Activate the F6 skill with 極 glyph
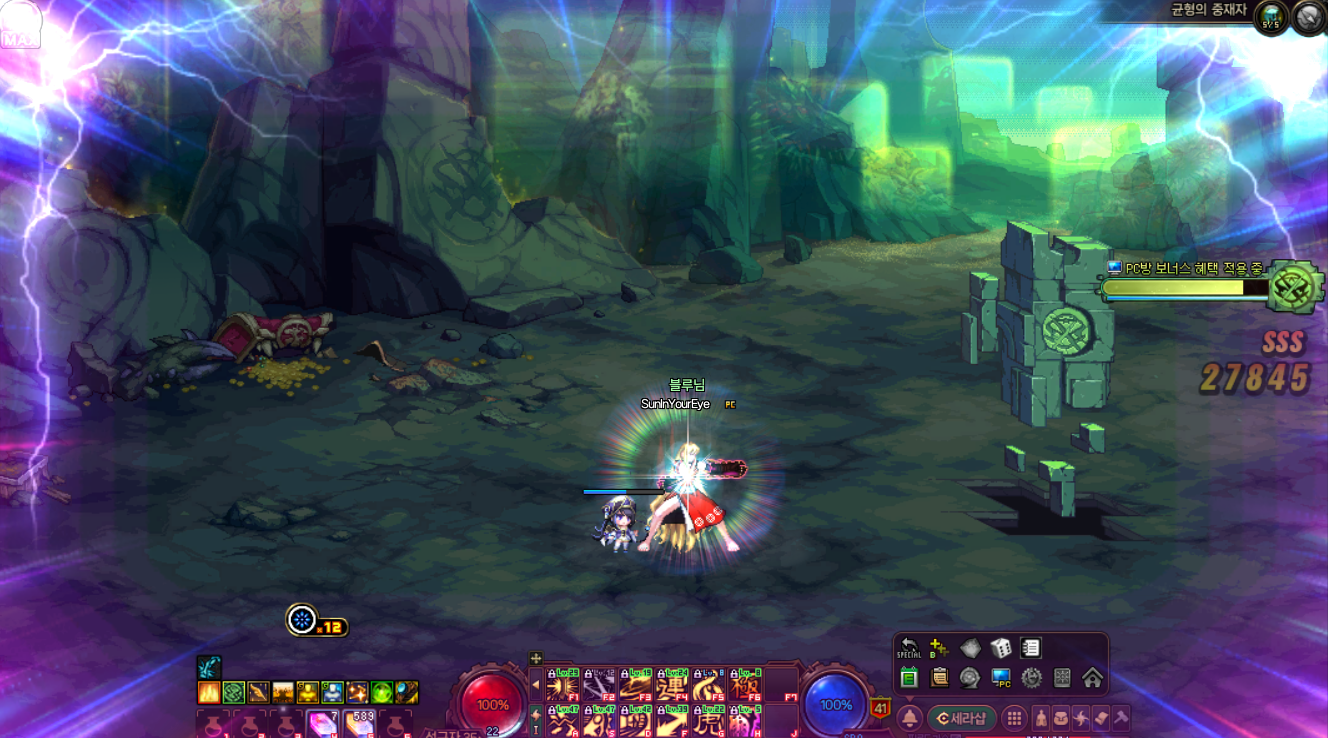The width and height of the screenshot is (1328, 738). (745, 685)
